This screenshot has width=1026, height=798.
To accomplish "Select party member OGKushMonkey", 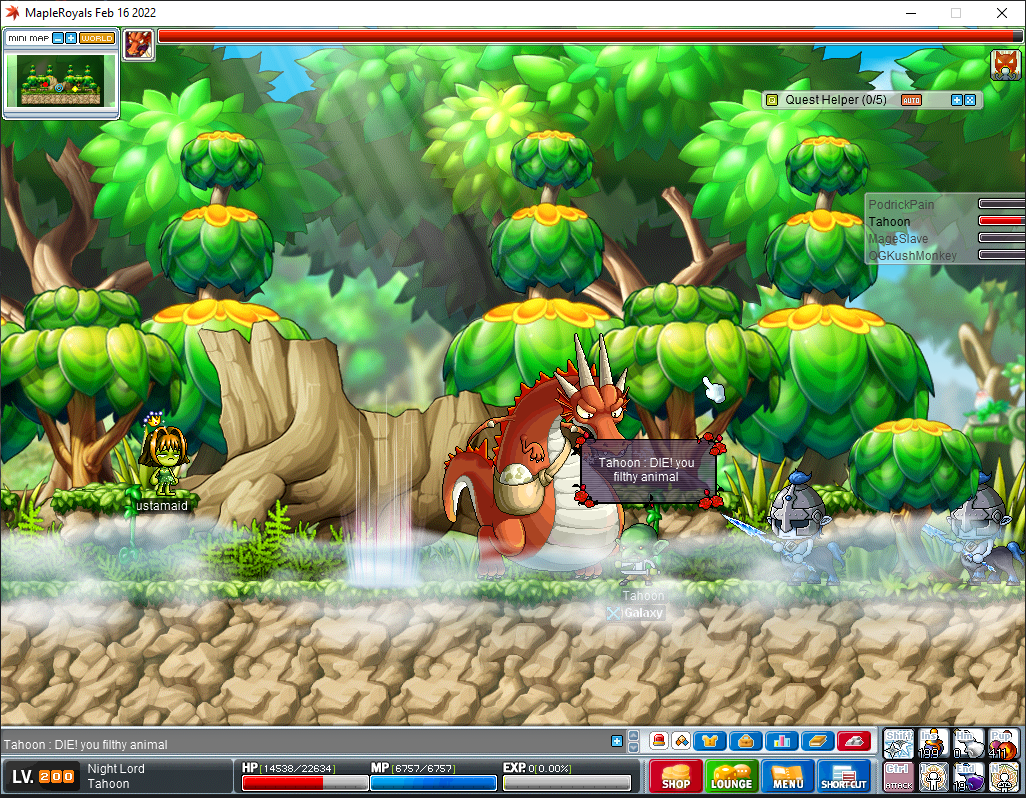I will click(x=912, y=255).
